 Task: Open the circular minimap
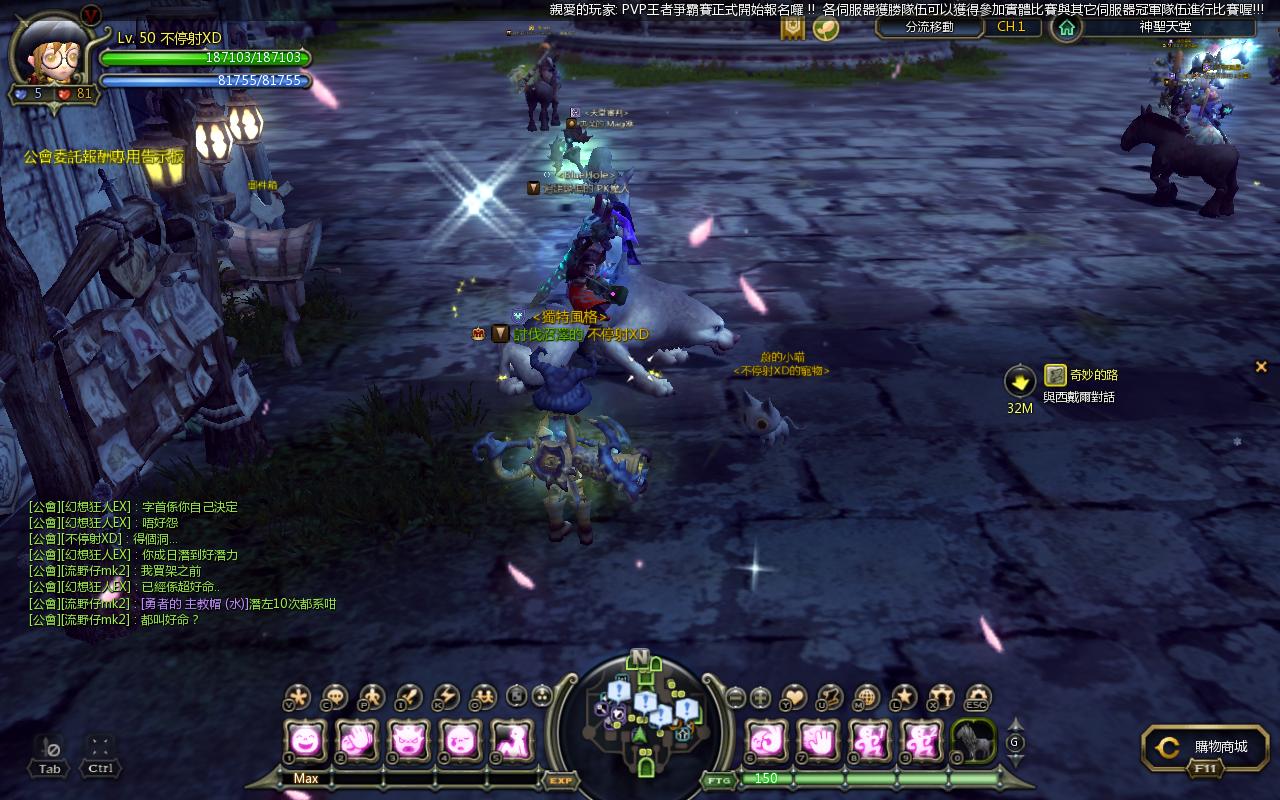click(640, 715)
